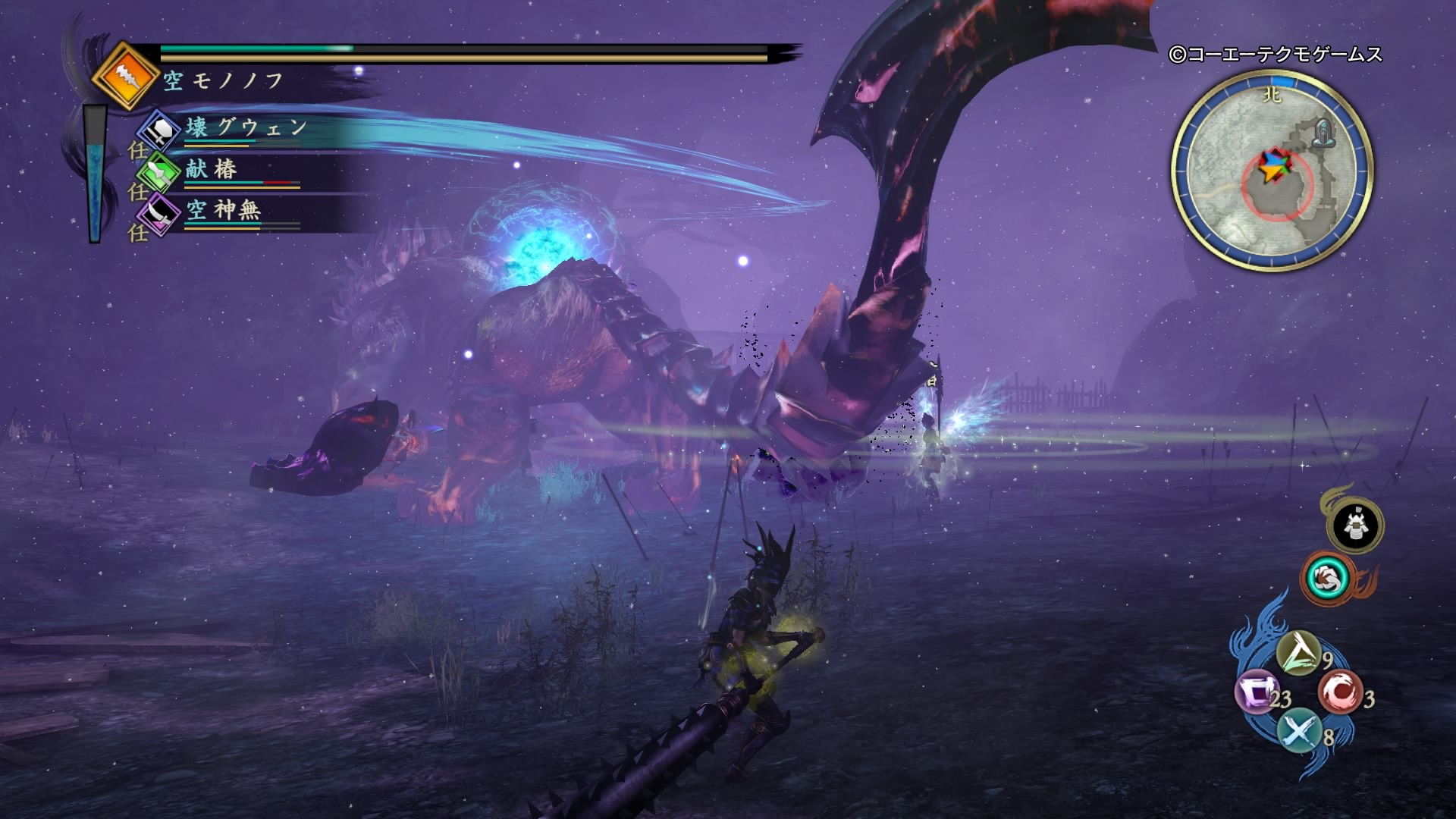Pick party member 神無's purple blade icon

click(x=160, y=212)
